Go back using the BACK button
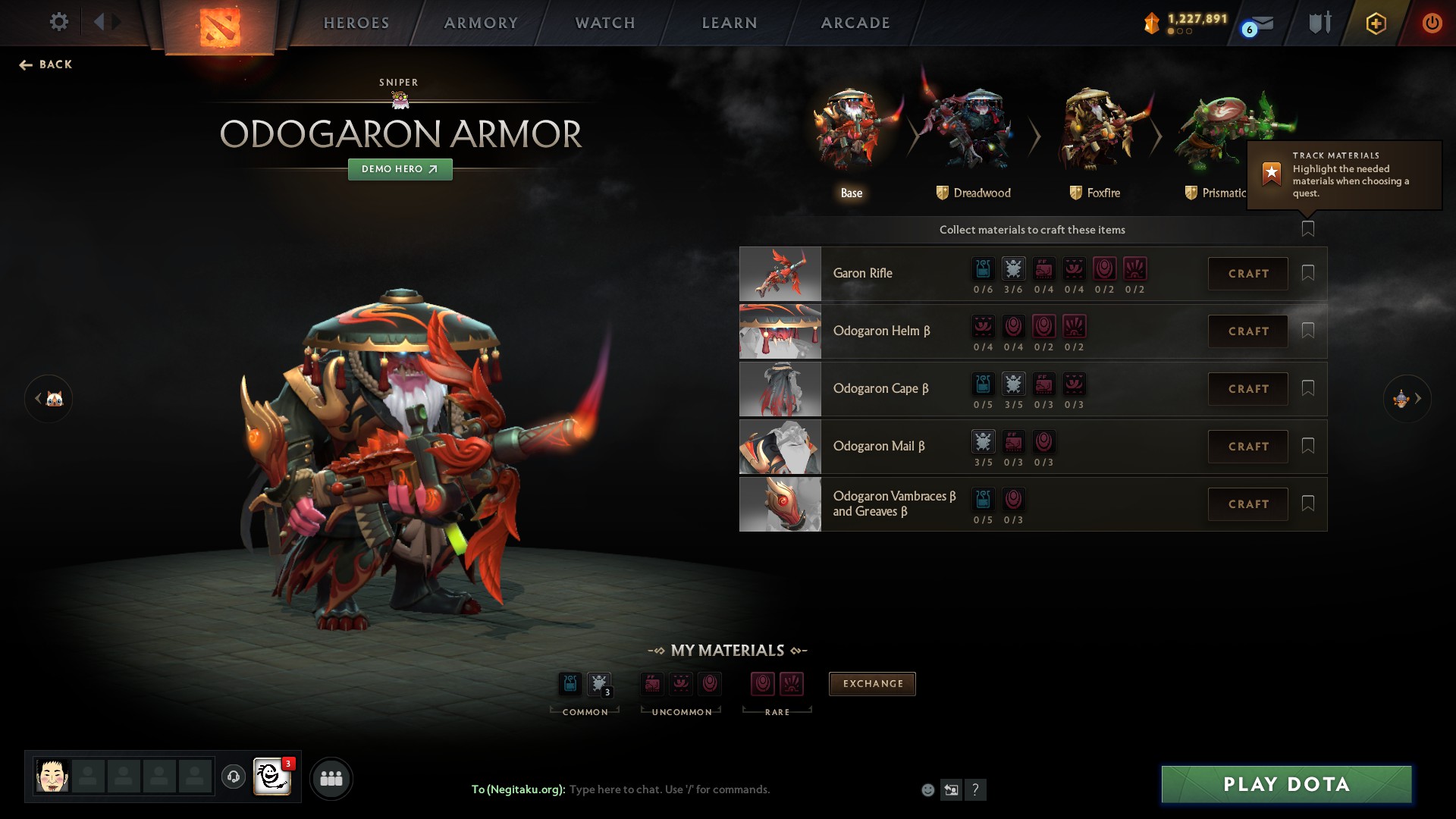This screenshot has height=819, width=1456. (46, 64)
